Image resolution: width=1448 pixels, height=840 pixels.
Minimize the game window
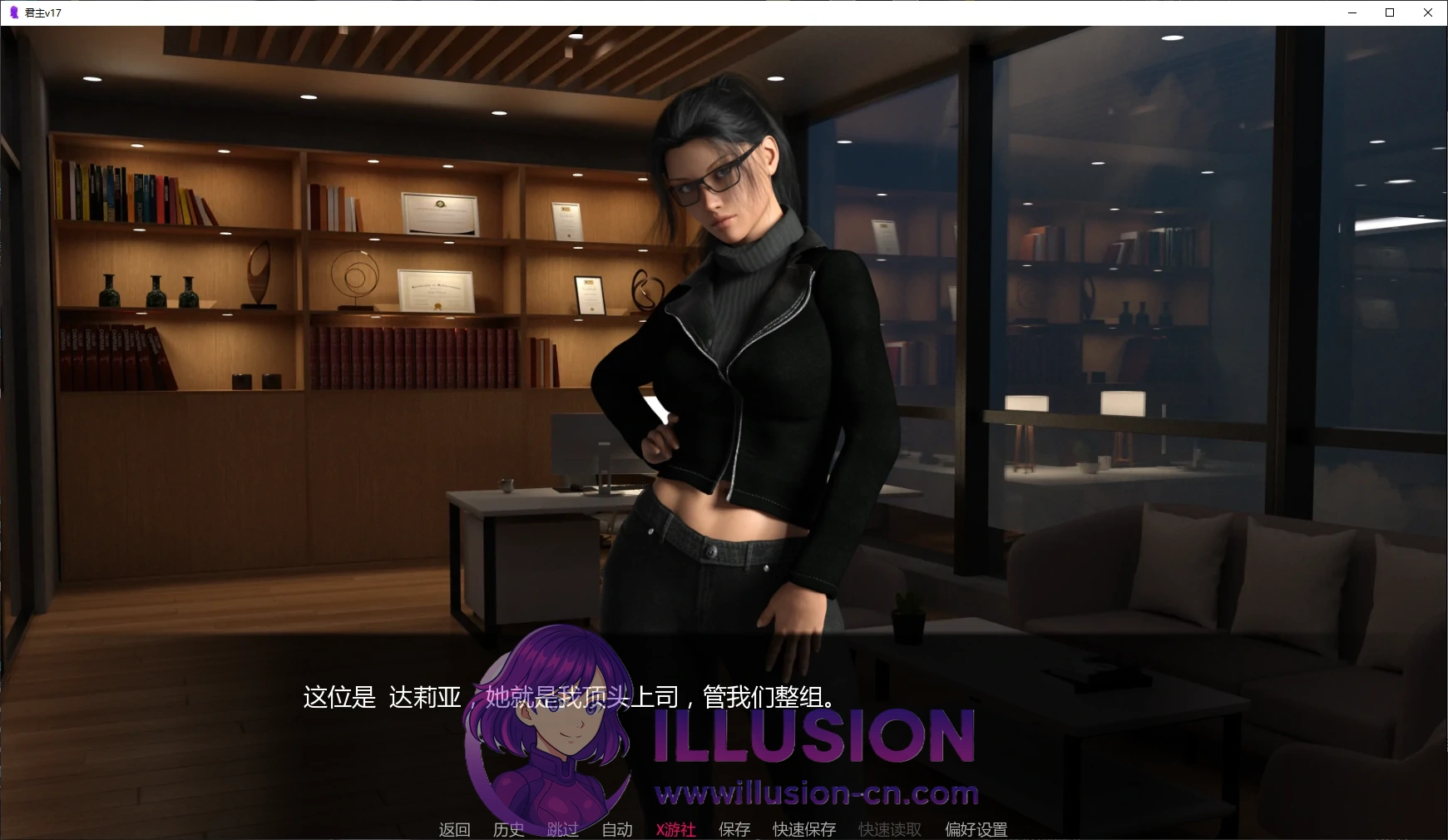(x=1351, y=12)
